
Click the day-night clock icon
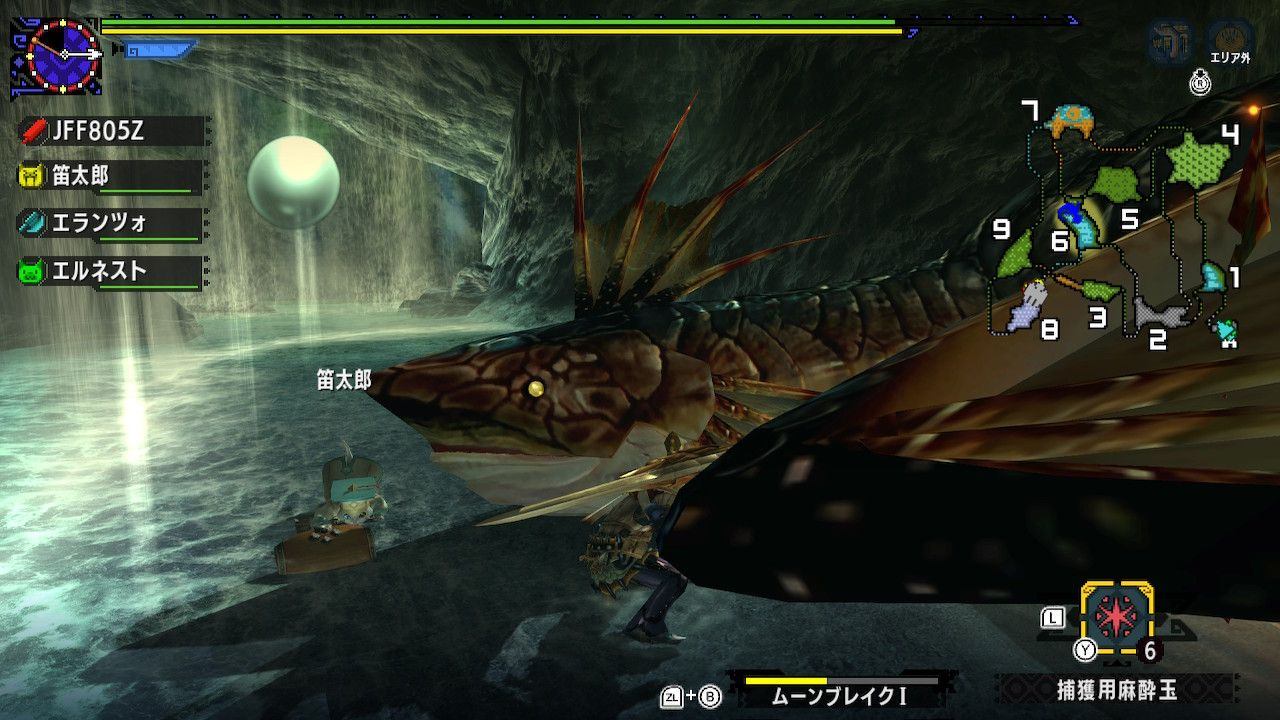tap(64, 54)
